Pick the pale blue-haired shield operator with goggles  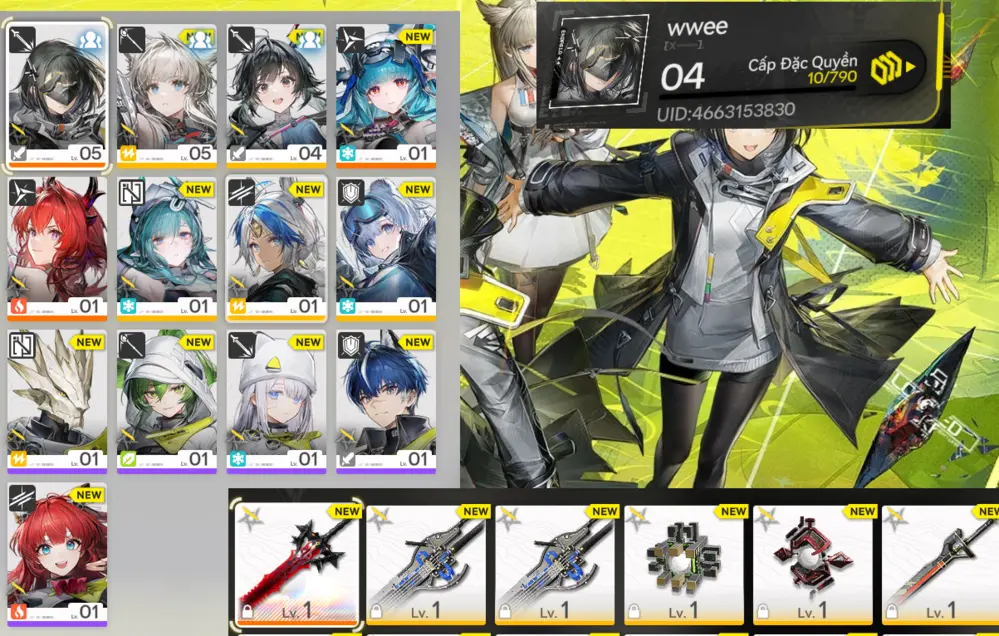386,248
